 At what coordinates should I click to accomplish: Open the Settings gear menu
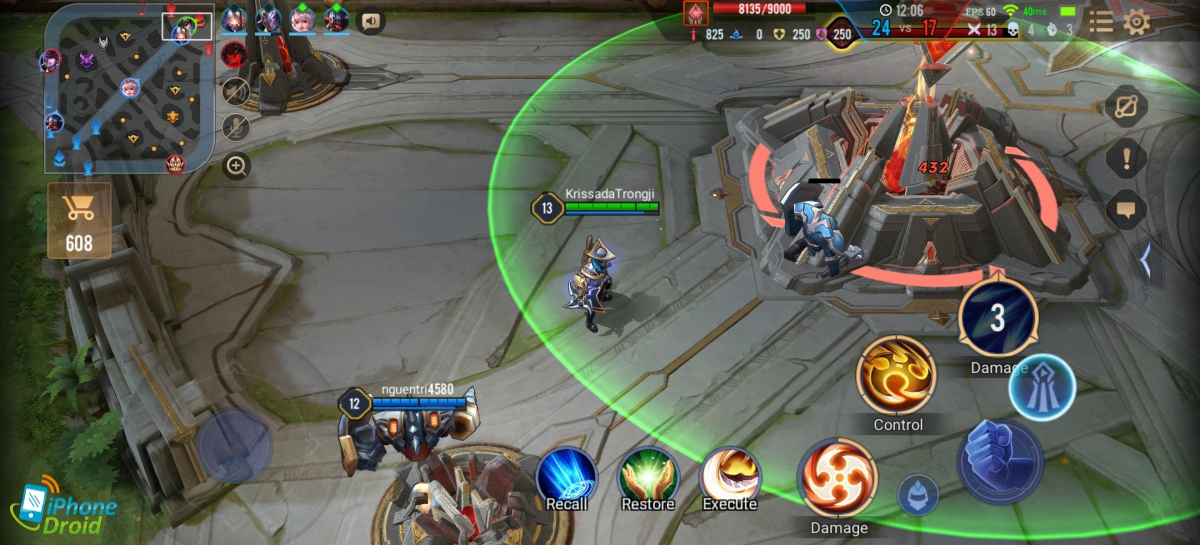(1137, 22)
